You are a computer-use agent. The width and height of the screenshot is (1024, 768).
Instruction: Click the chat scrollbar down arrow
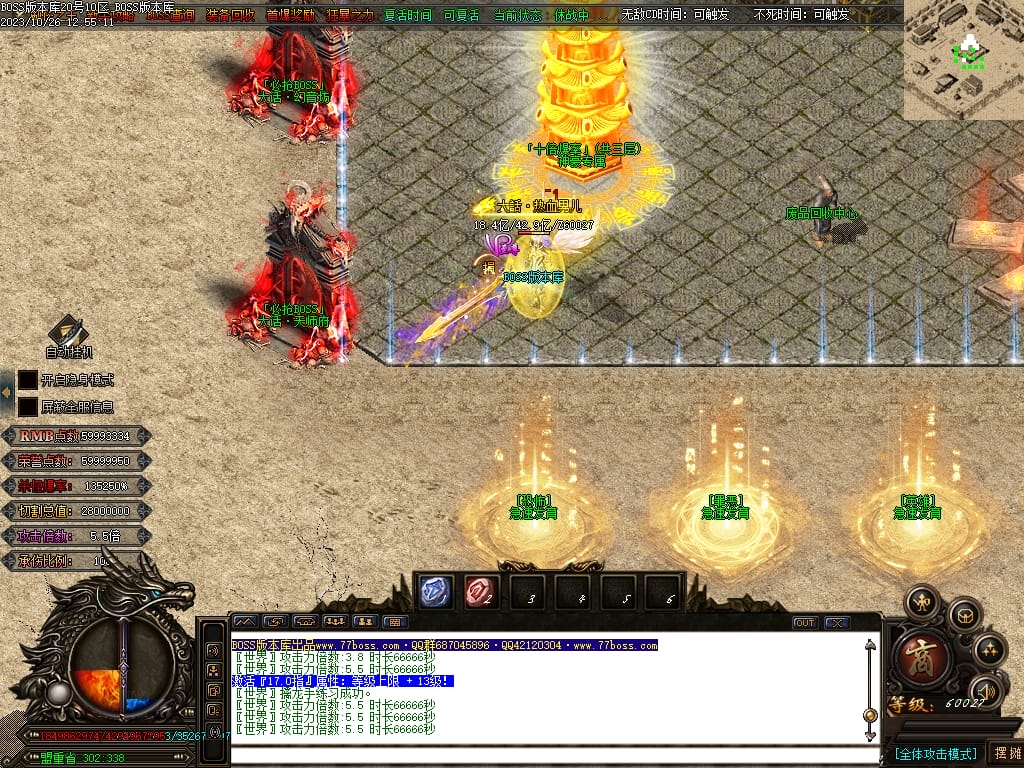click(x=870, y=735)
